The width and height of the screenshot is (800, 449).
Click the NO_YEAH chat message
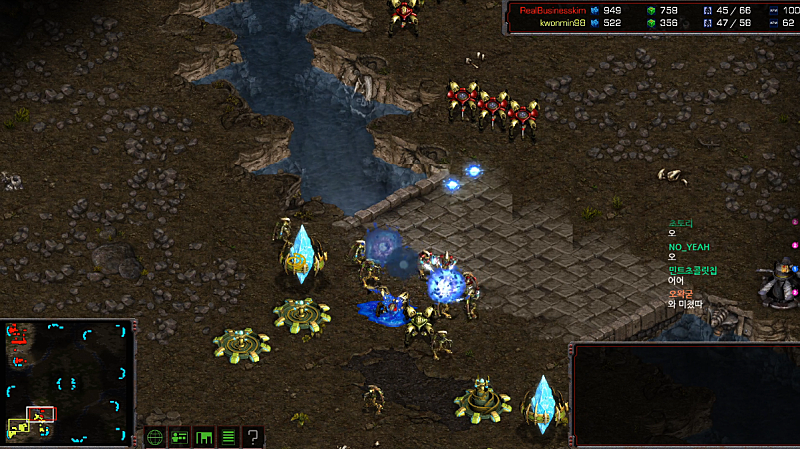click(688, 245)
